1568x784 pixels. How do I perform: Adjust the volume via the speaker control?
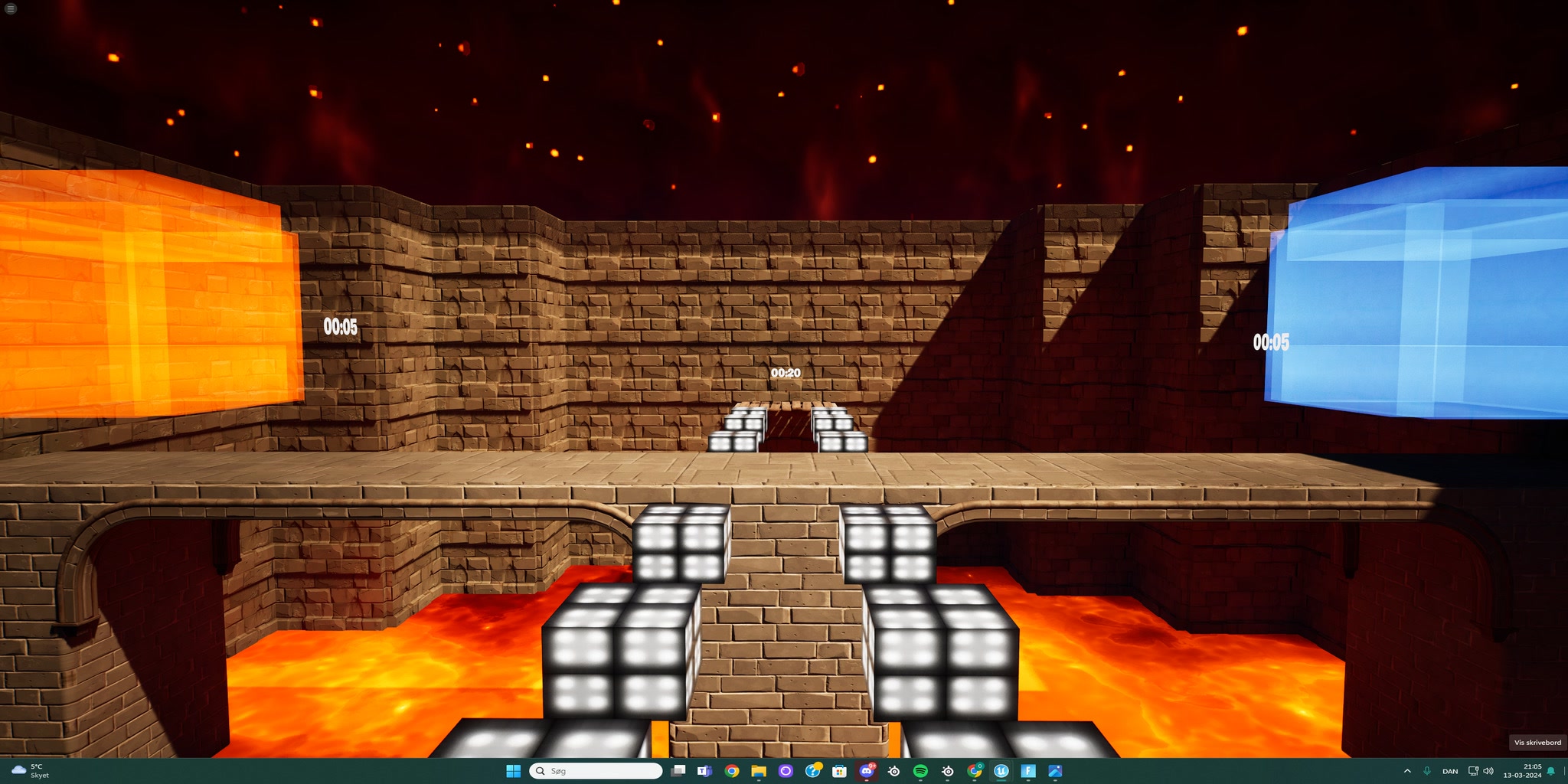click(1488, 771)
